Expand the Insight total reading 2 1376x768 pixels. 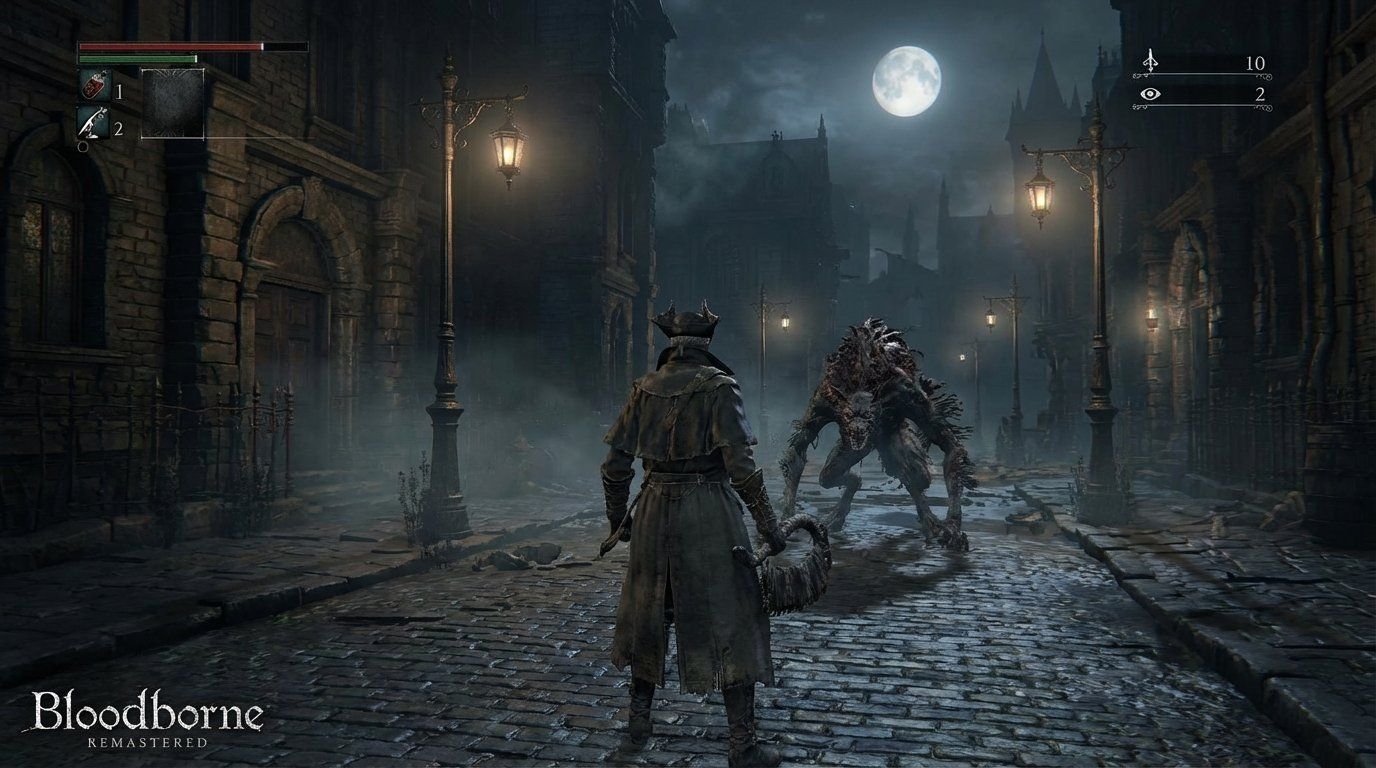(x=1261, y=95)
